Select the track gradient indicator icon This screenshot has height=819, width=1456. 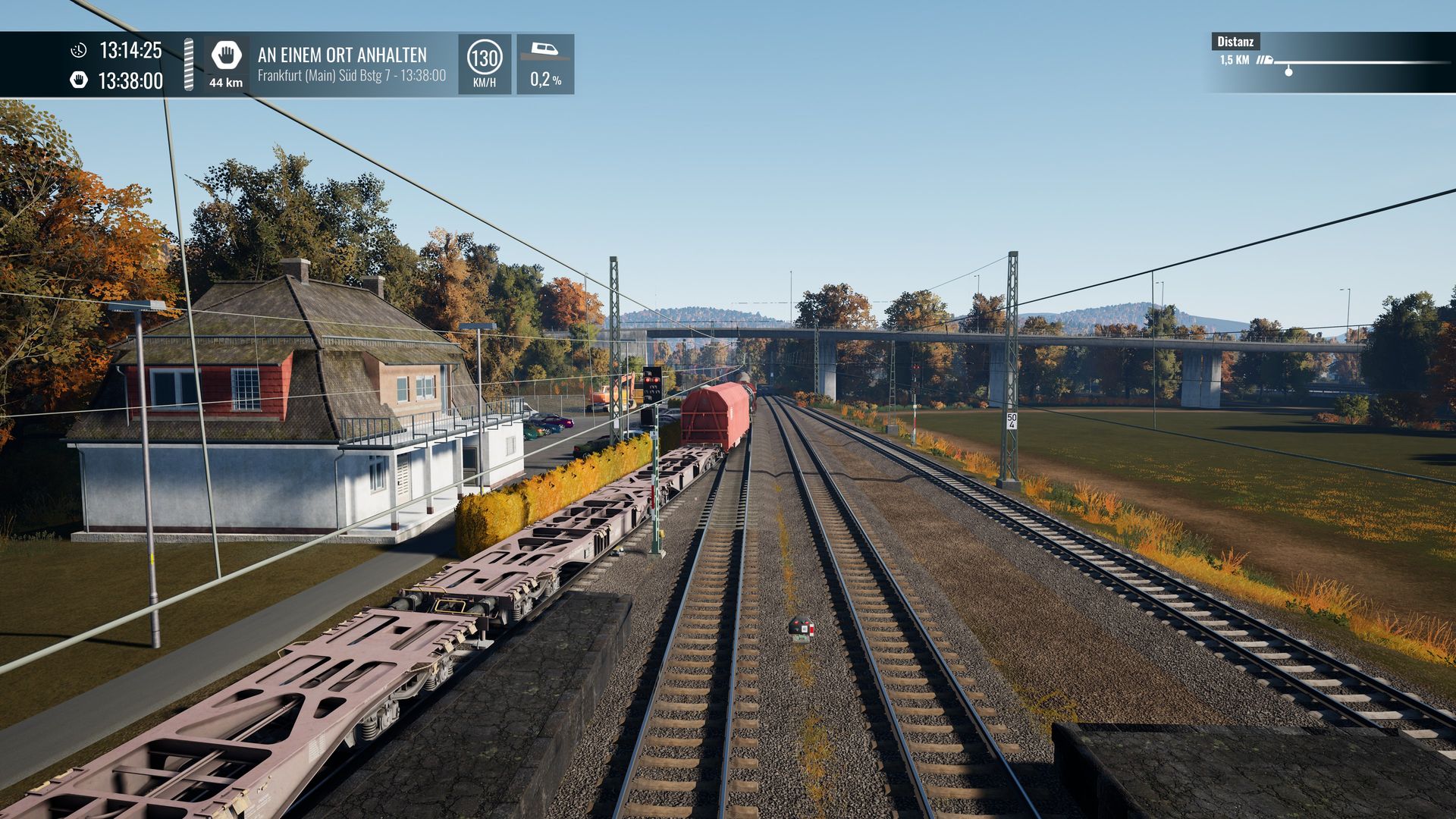tap(544, 52)
